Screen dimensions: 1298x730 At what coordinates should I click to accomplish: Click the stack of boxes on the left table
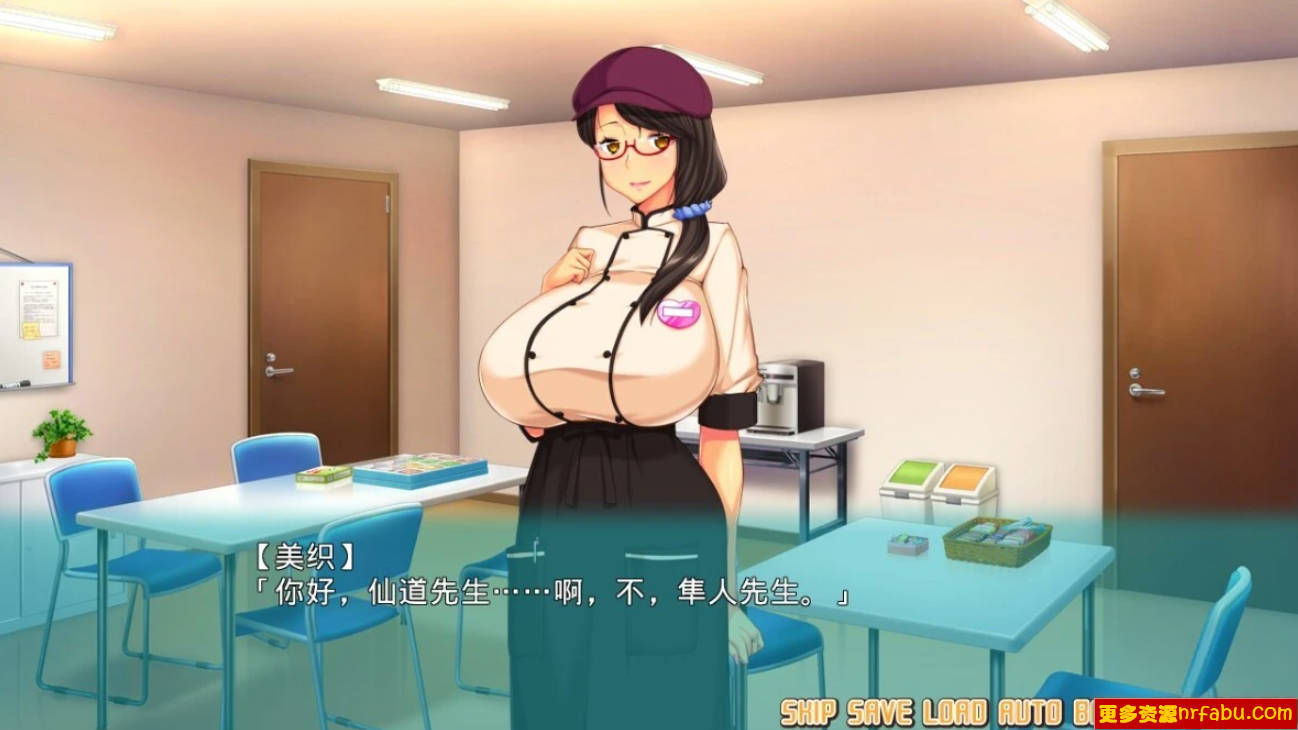coord(410,468)
